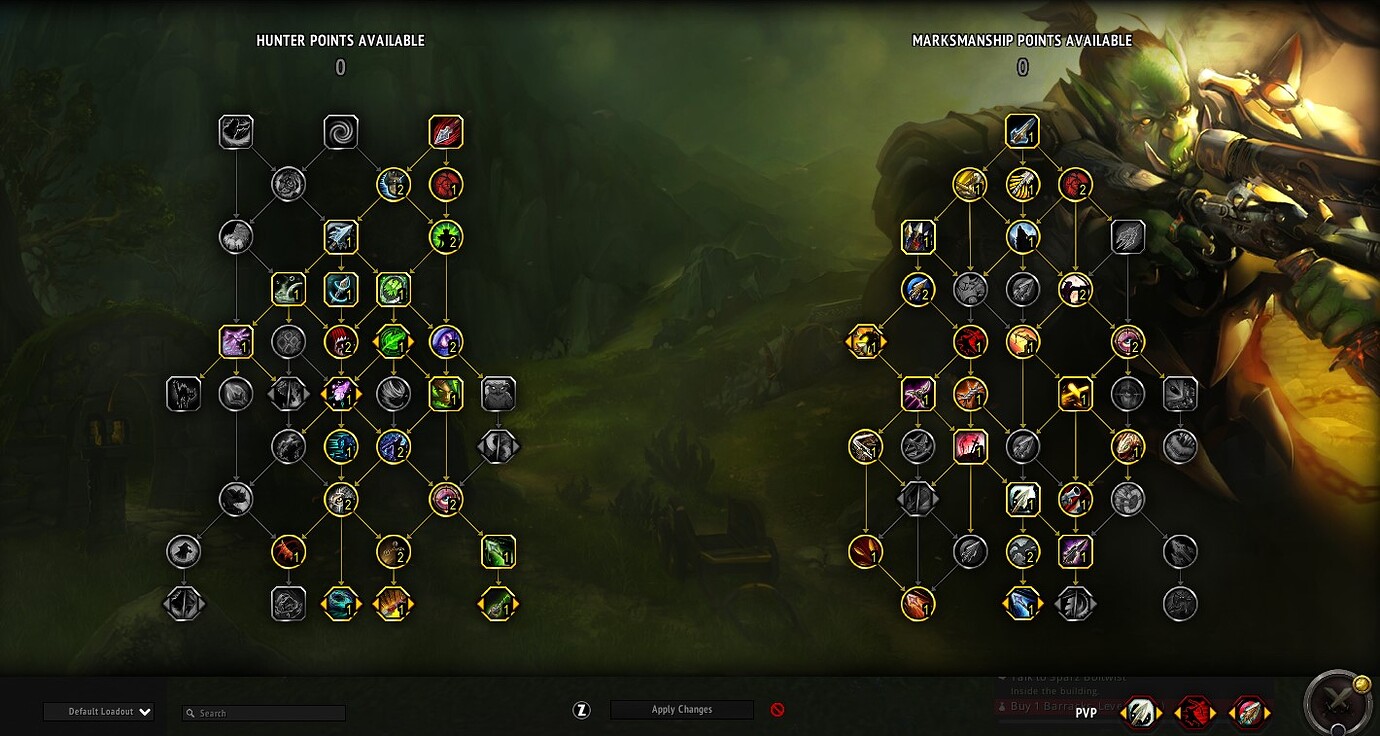This screenshot has height=736, width=1380.
Task: Choose the red arrow talent atop Hunter tree
Action: (446, 132)
